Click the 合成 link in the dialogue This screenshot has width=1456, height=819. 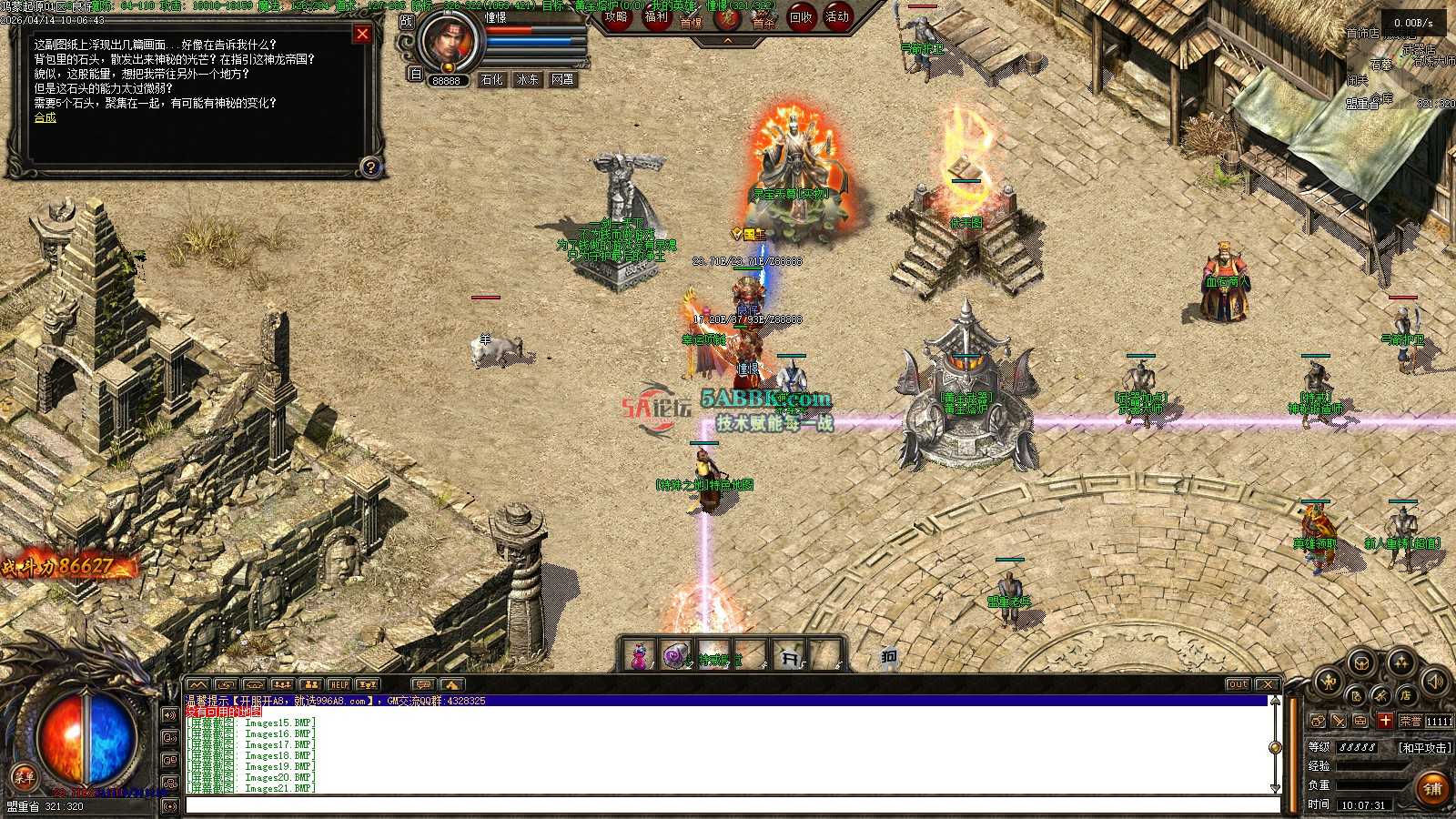click(x=45, y=117)
